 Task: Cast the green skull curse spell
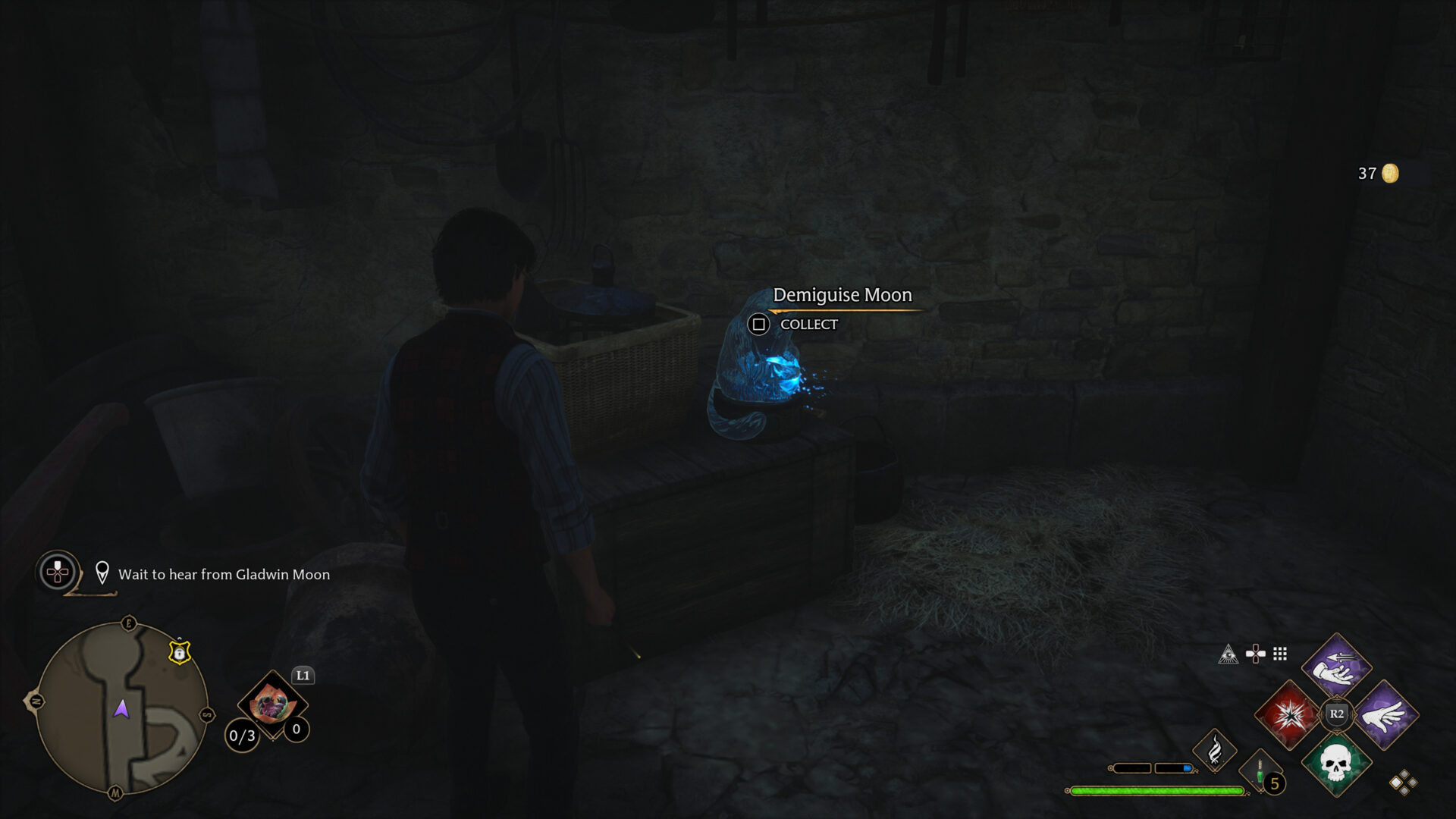[x=1336, y=763]
